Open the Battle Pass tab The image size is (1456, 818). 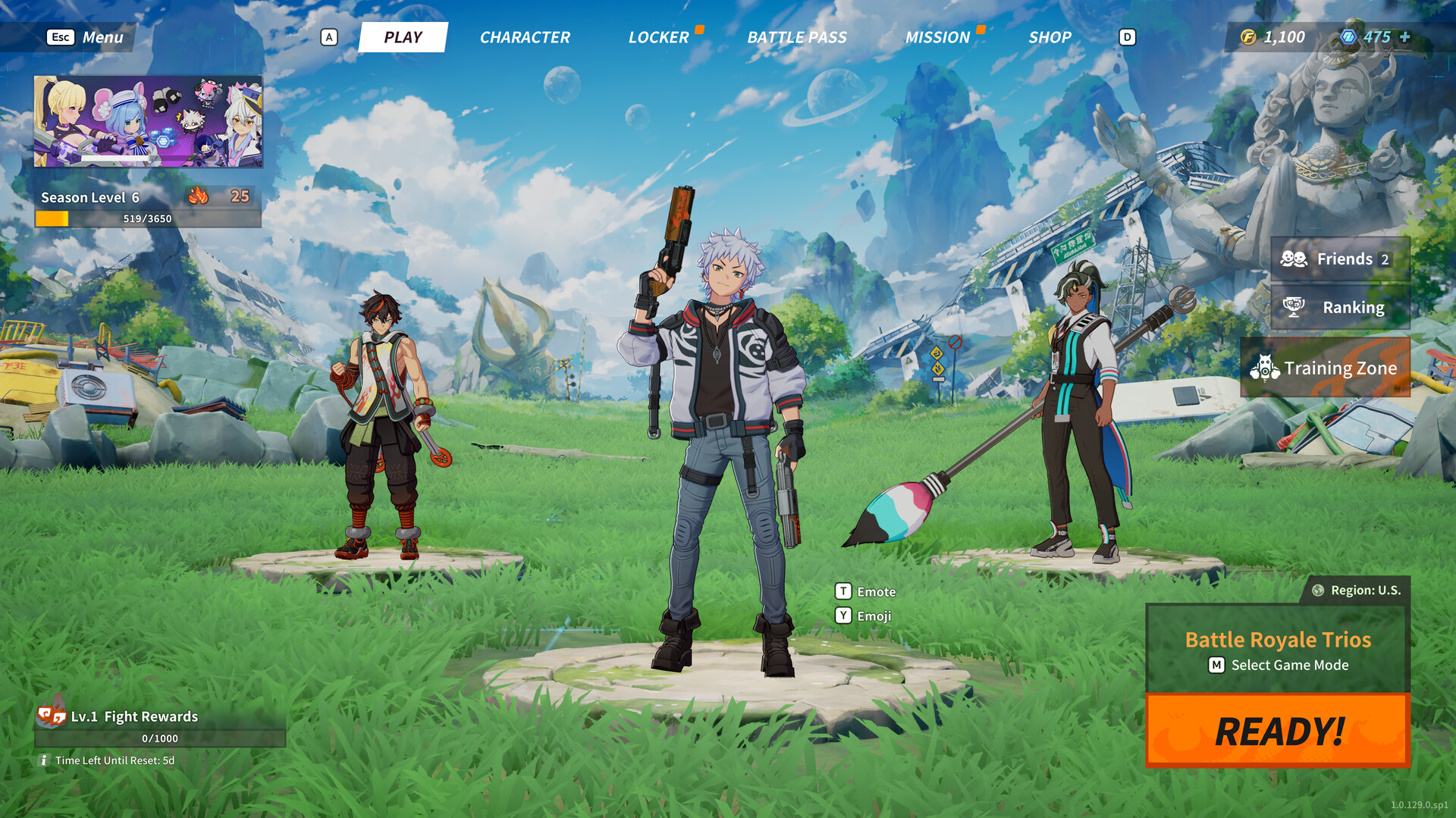click(x=797, y=37)
